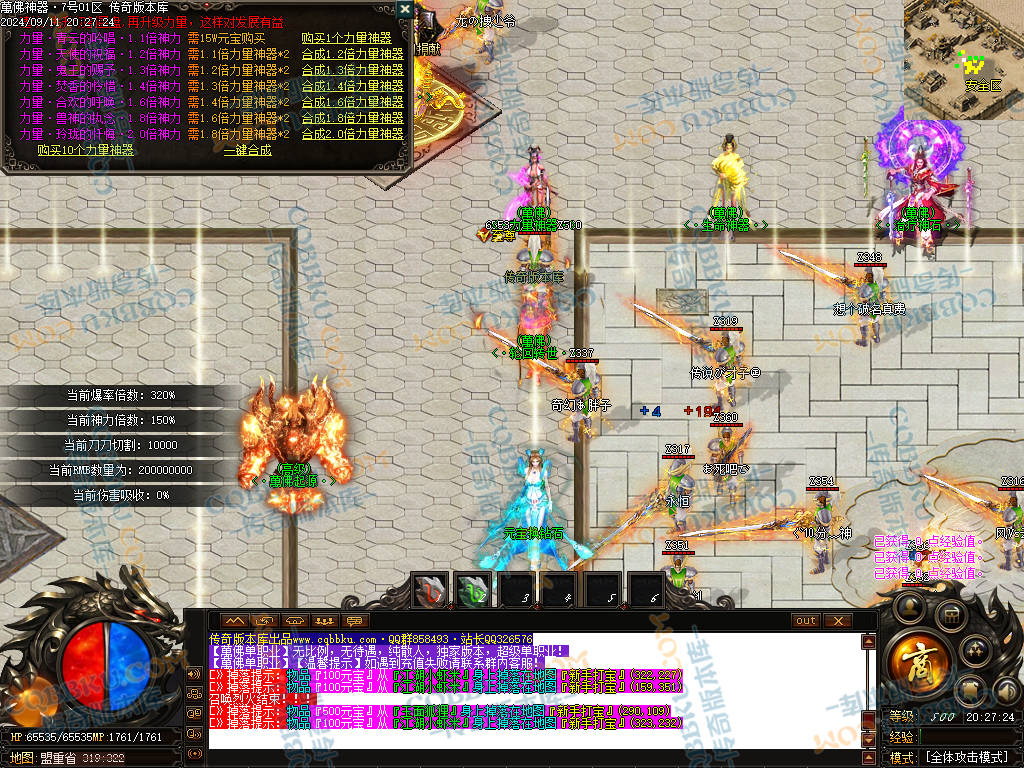Use the green item in hotbar slot 2
The image size is (1024, 768).
click(x=474, y=590)
